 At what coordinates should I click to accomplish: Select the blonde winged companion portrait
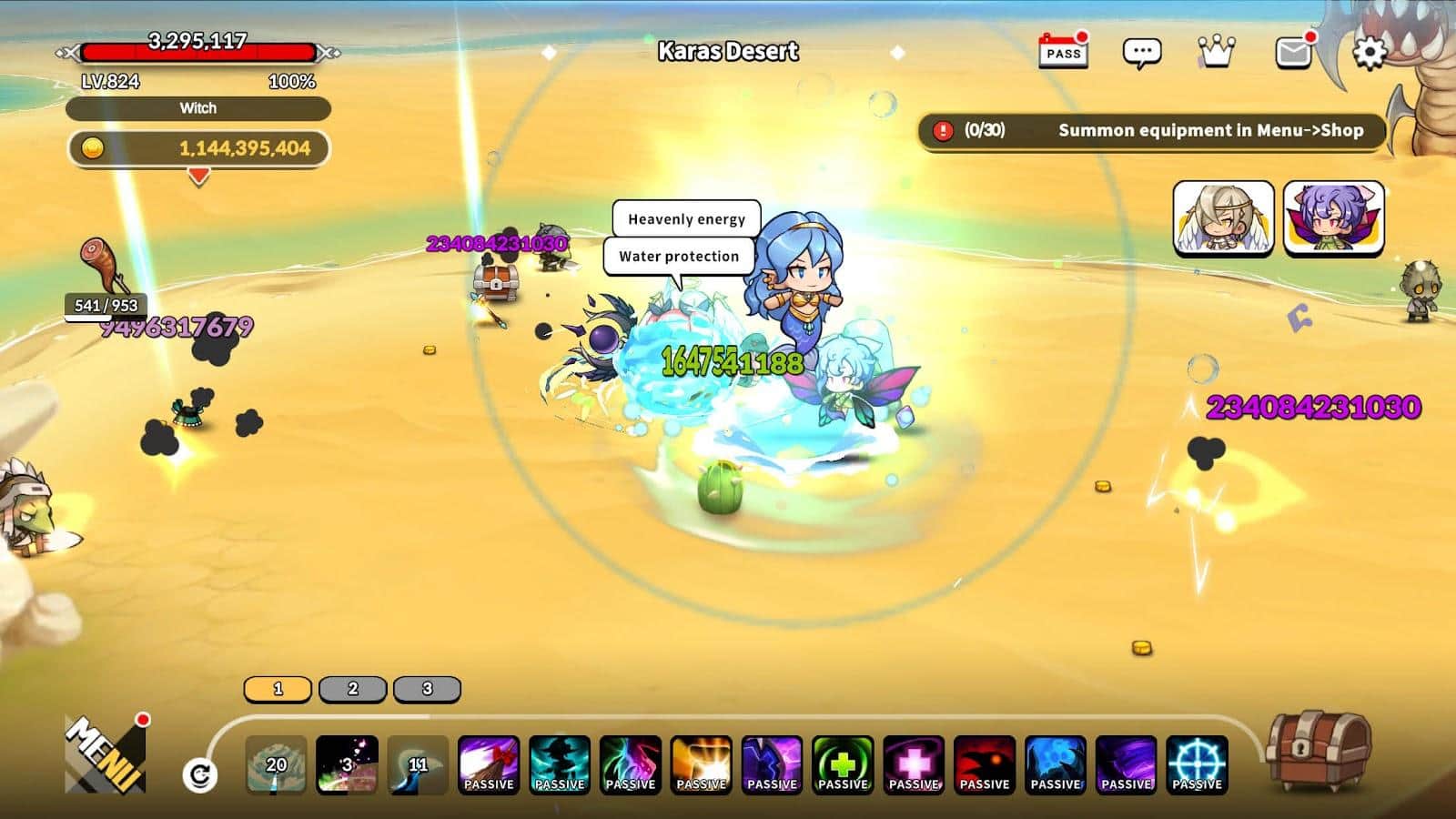click(x=1223, y=218)
